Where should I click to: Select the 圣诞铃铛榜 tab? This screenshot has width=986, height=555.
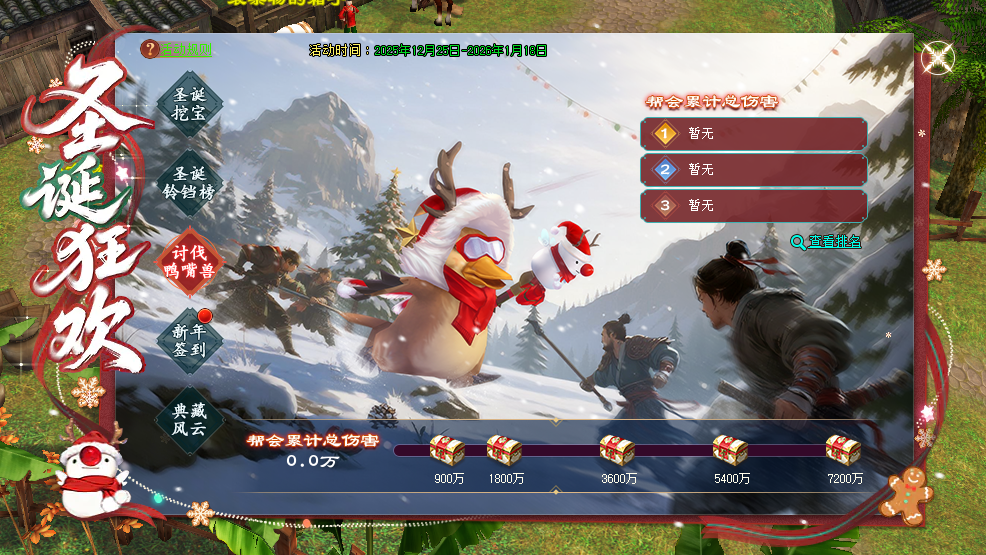[189, 183]
